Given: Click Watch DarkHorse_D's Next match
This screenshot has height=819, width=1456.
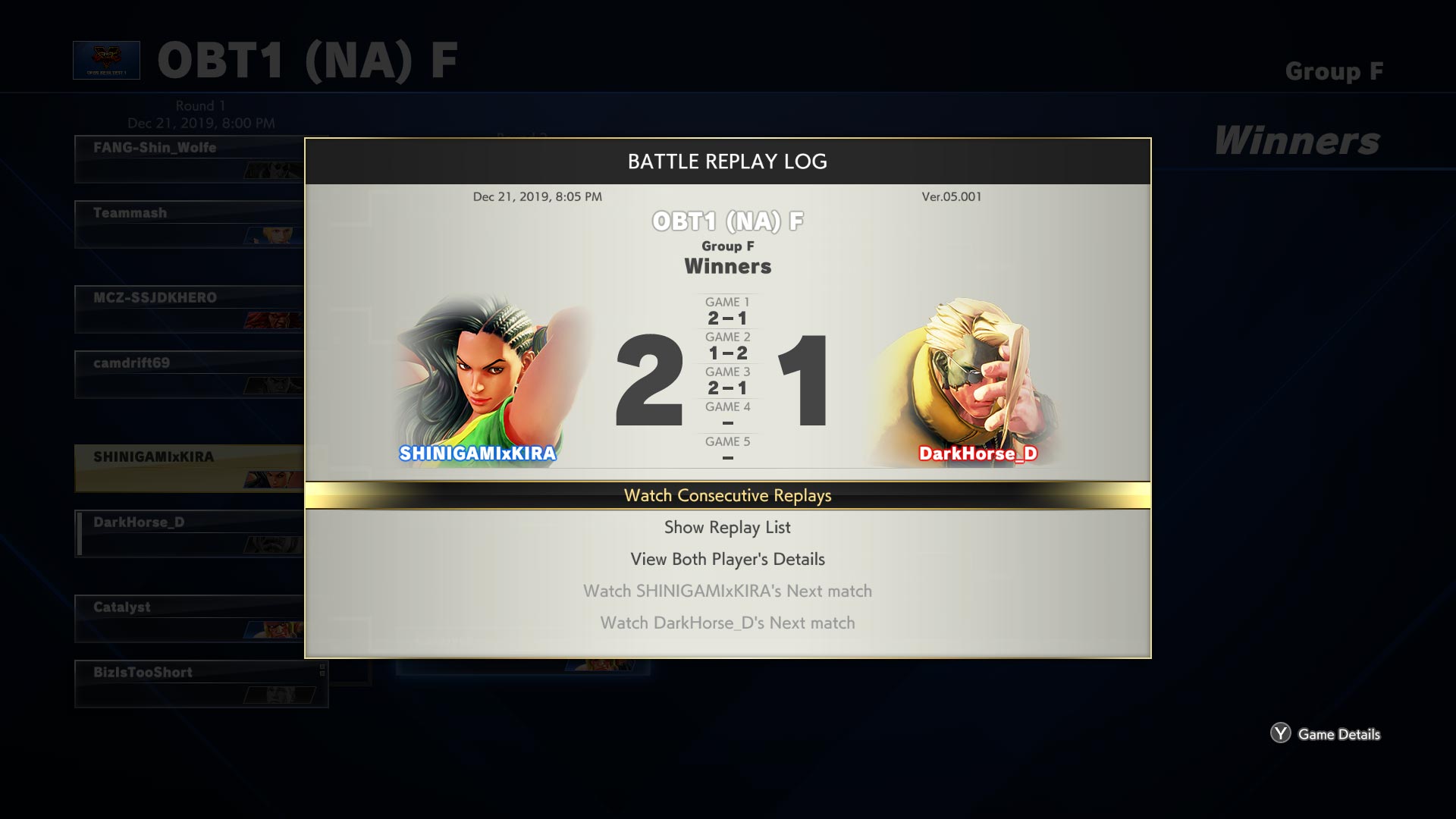Looking at the screenshot, I should point(726,623).
